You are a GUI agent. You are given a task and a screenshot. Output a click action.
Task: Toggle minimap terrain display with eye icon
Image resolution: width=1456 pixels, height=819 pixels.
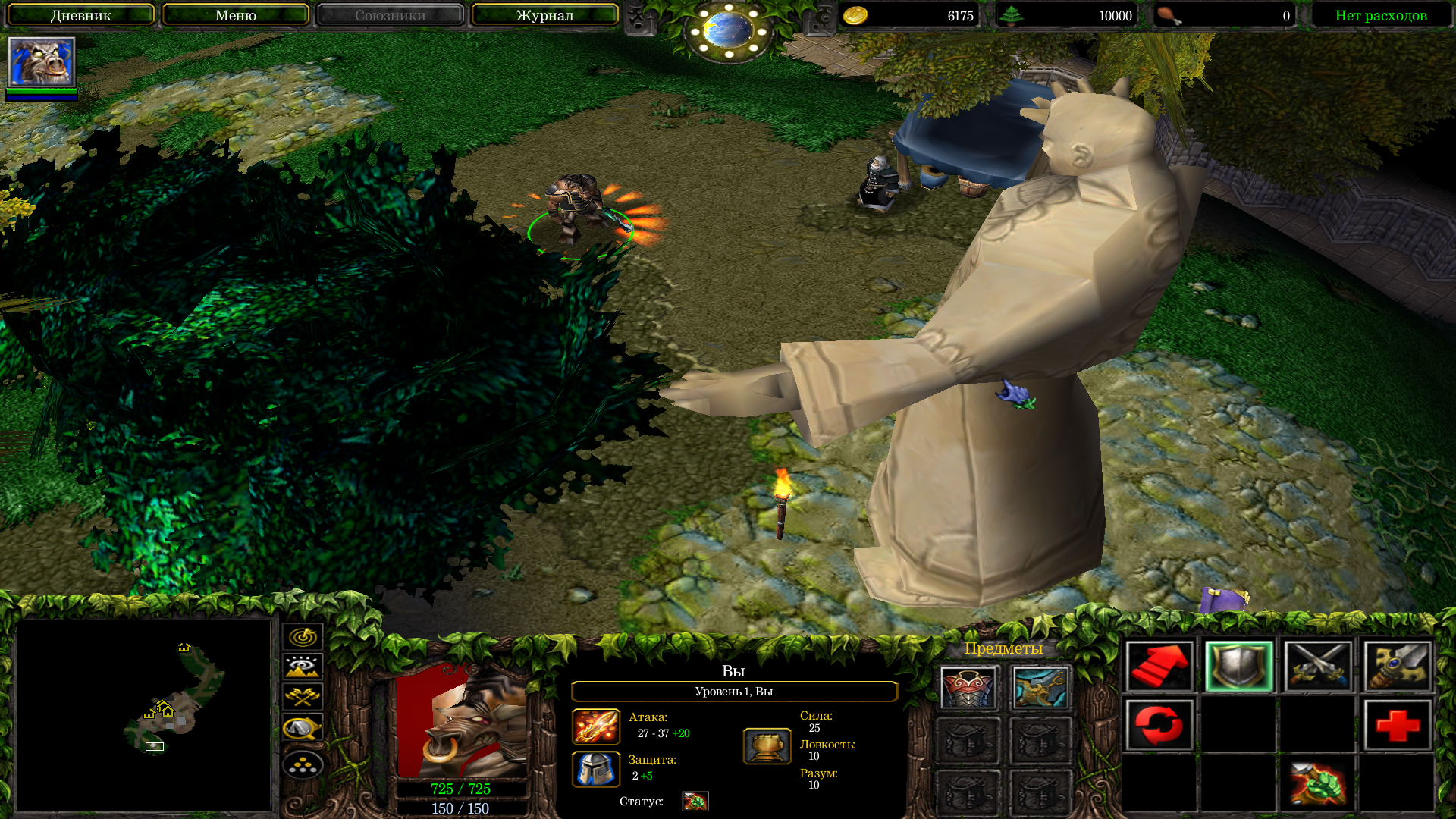(x=303, y=667)
